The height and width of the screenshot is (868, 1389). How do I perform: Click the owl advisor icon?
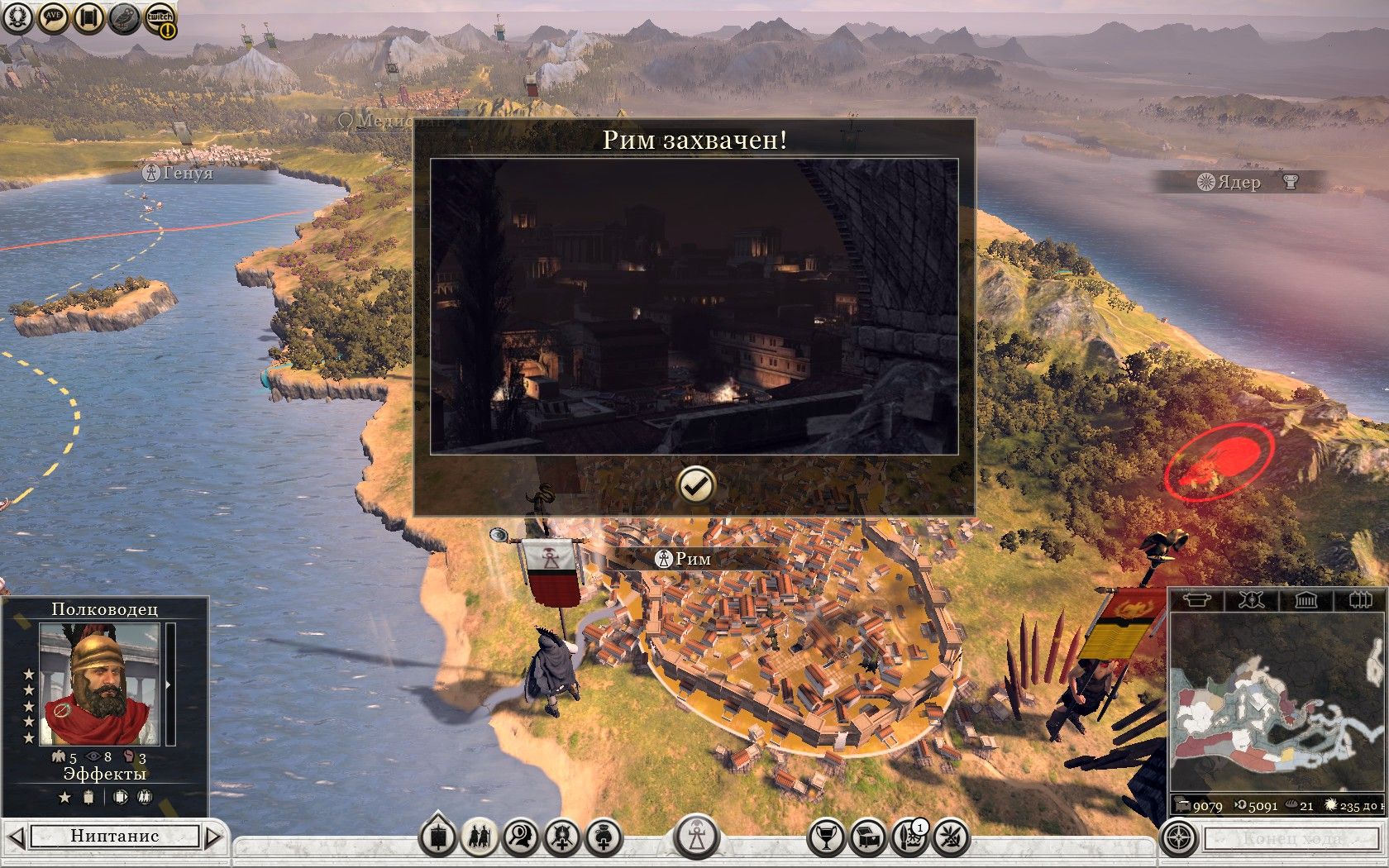pos(124,17)
